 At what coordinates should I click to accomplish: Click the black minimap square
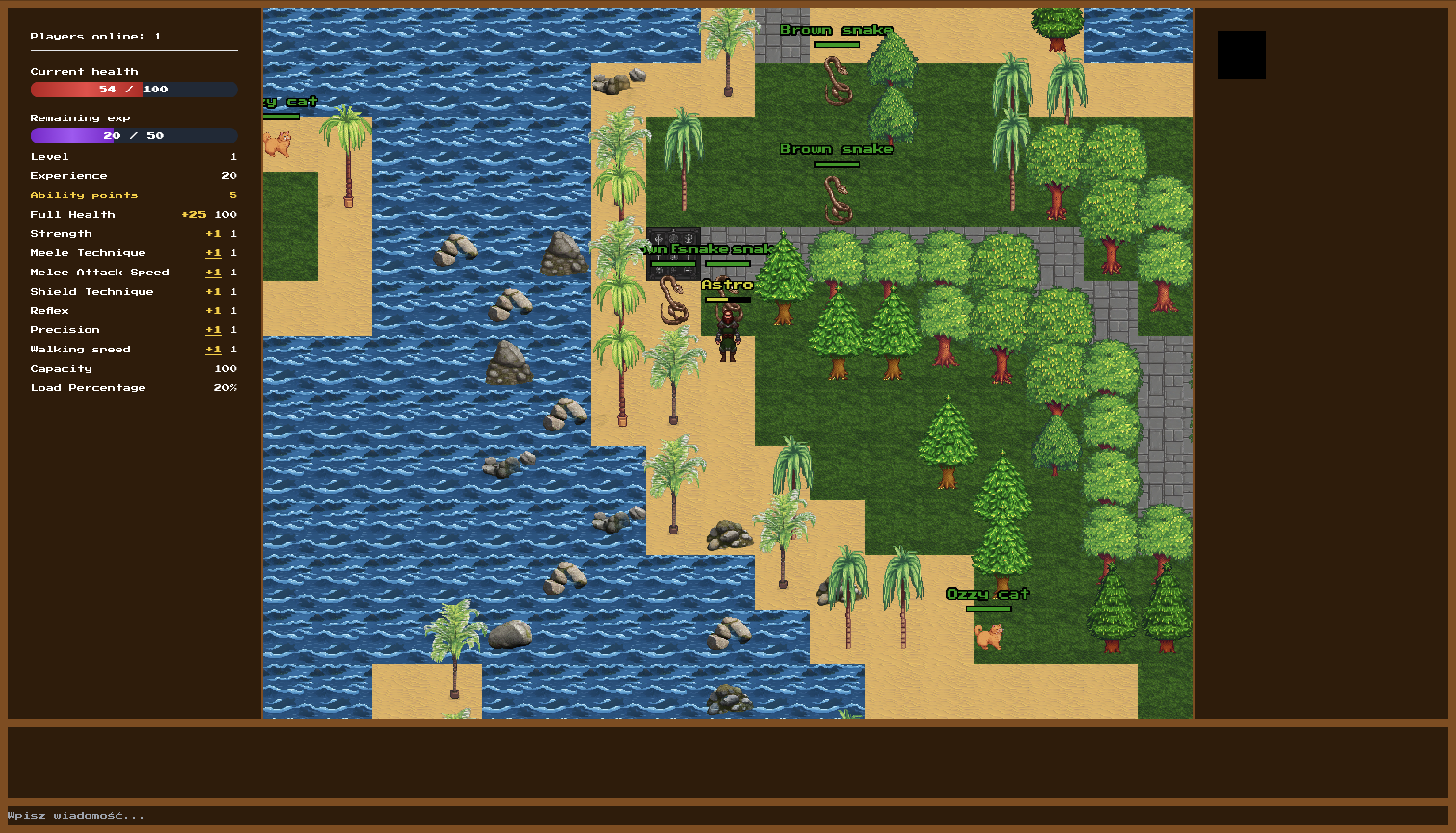pyautogui.click(x=1241, y=55)
